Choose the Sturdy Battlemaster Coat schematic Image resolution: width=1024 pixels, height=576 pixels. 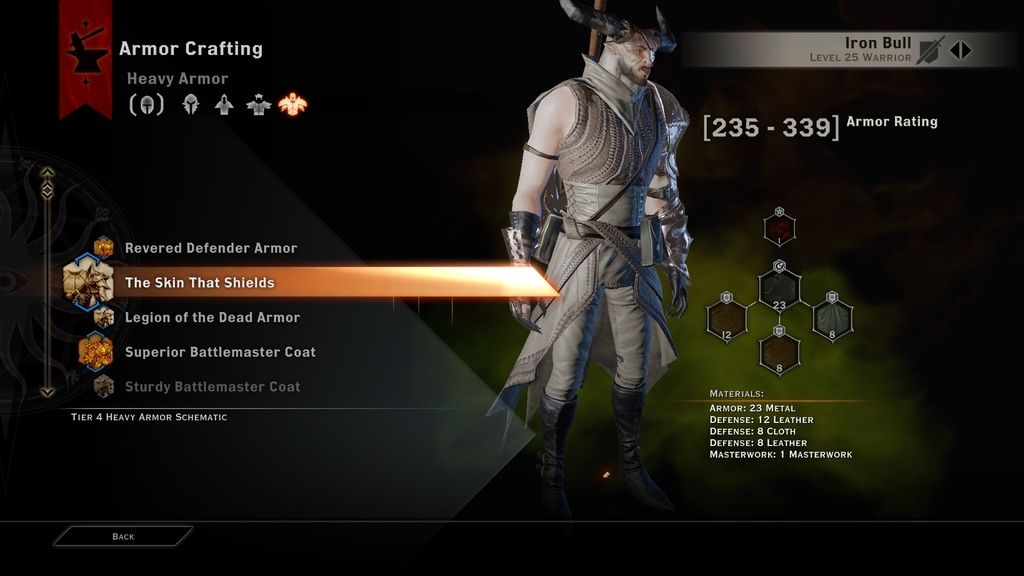[x=212, y=387]
